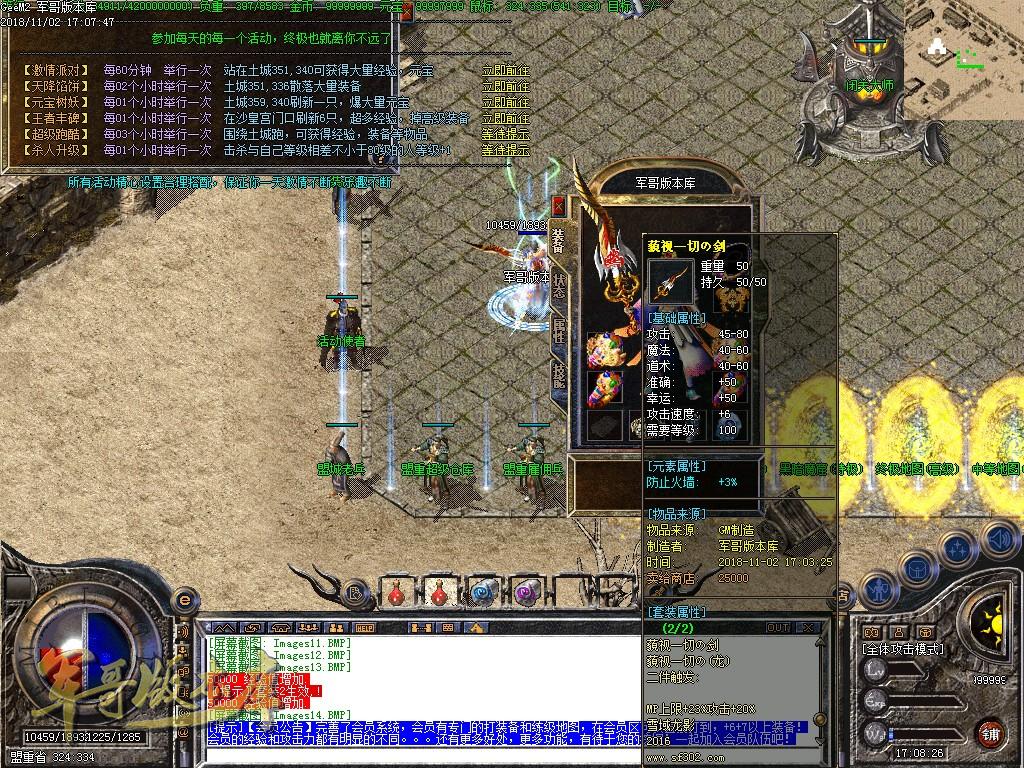Image resolution: width=1024 pixels, height=768 pixels.
Task: Select the purple scroll hotbar slot
Action: 528,592
